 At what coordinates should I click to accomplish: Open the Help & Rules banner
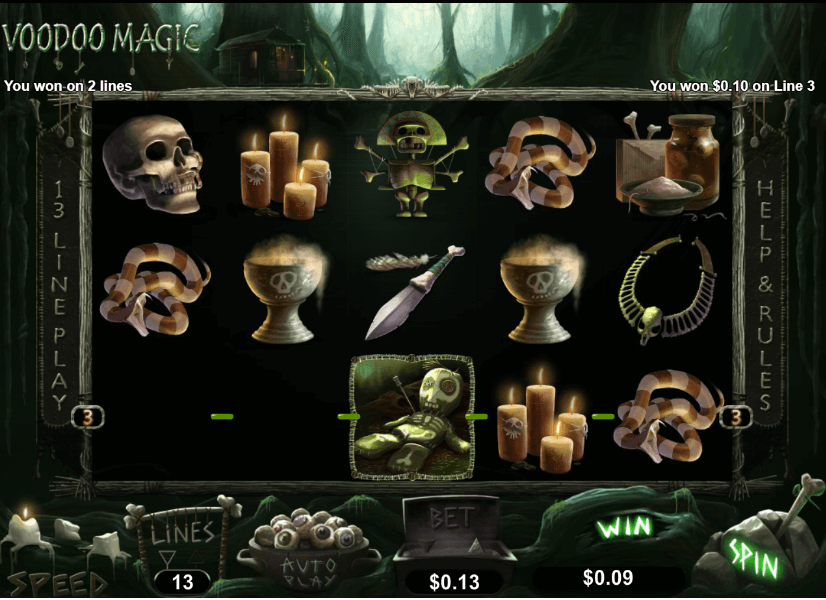(768, 296)
